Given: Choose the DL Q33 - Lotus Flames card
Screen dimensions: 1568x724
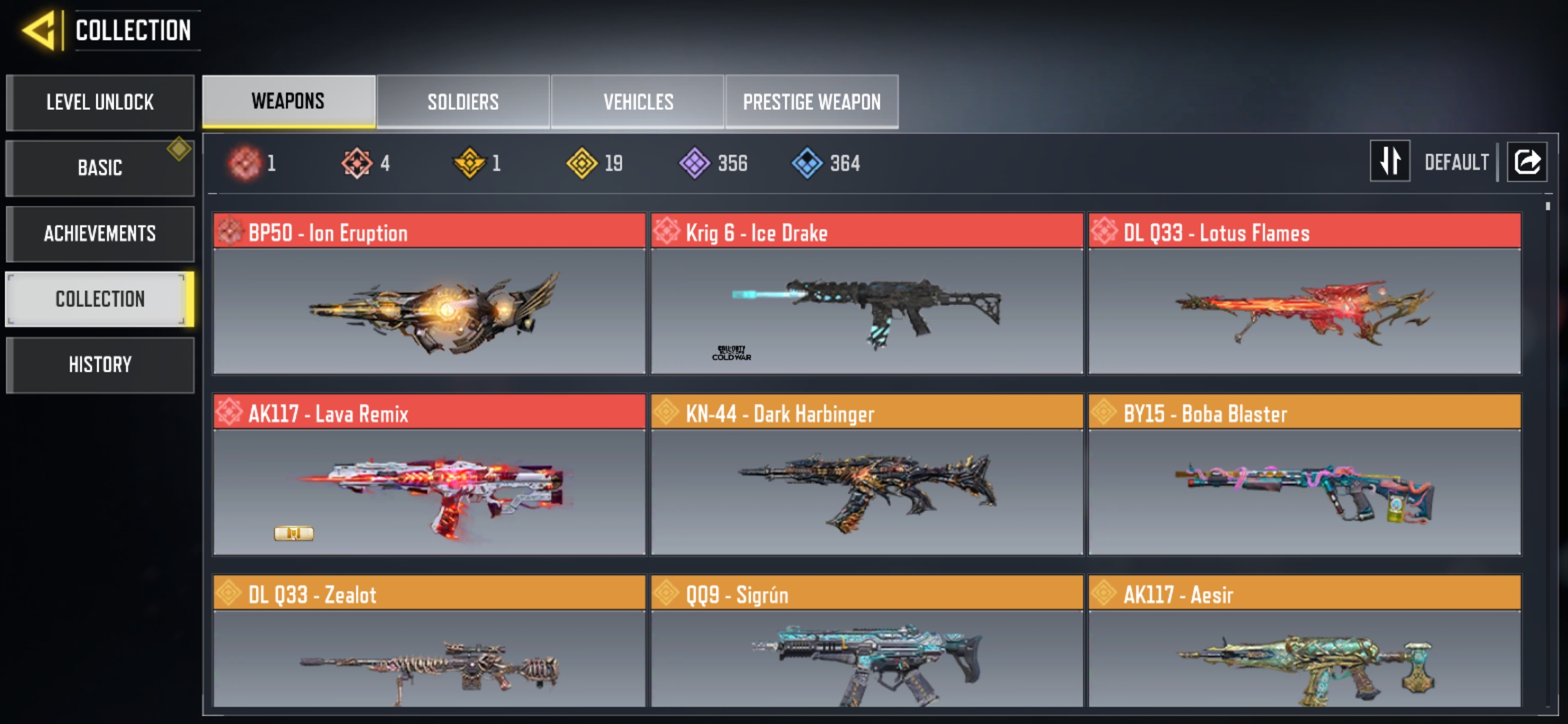Looking at the screenshot, I should pyautogui.click(x=1304, y=294).
